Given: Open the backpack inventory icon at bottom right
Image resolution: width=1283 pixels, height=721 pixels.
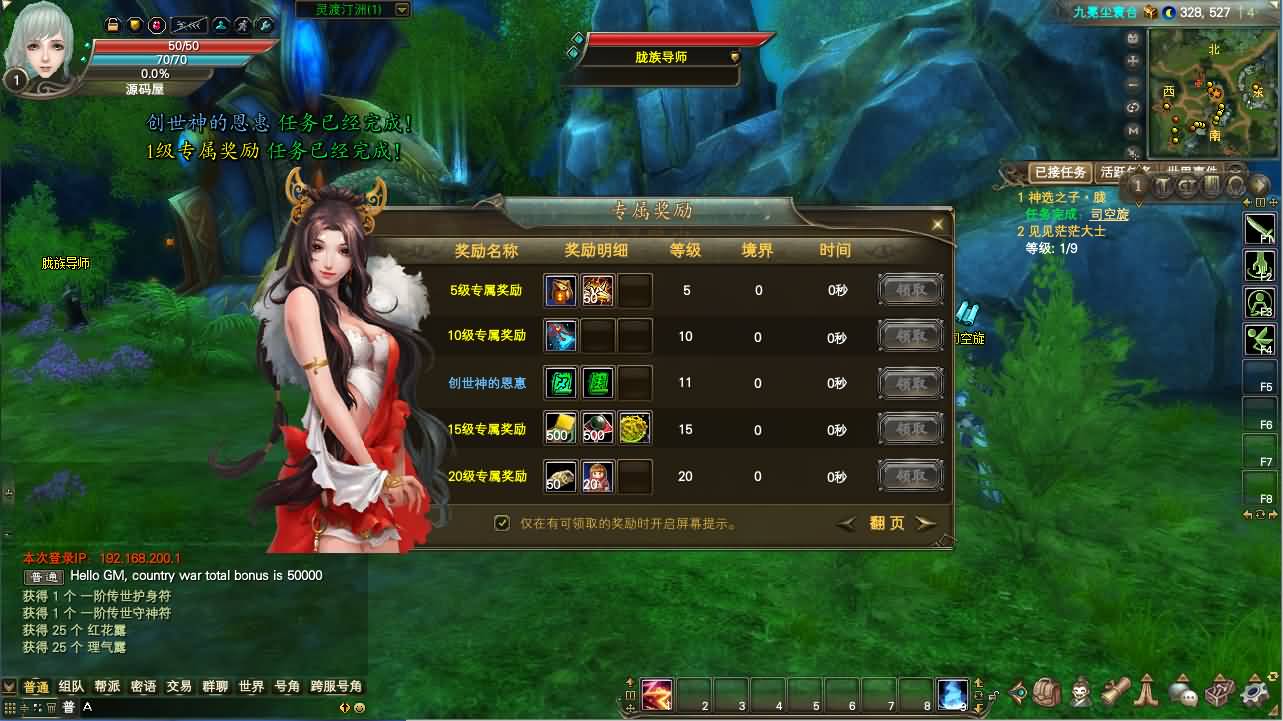Looking at the screenshot, I should pos(1046,691).
